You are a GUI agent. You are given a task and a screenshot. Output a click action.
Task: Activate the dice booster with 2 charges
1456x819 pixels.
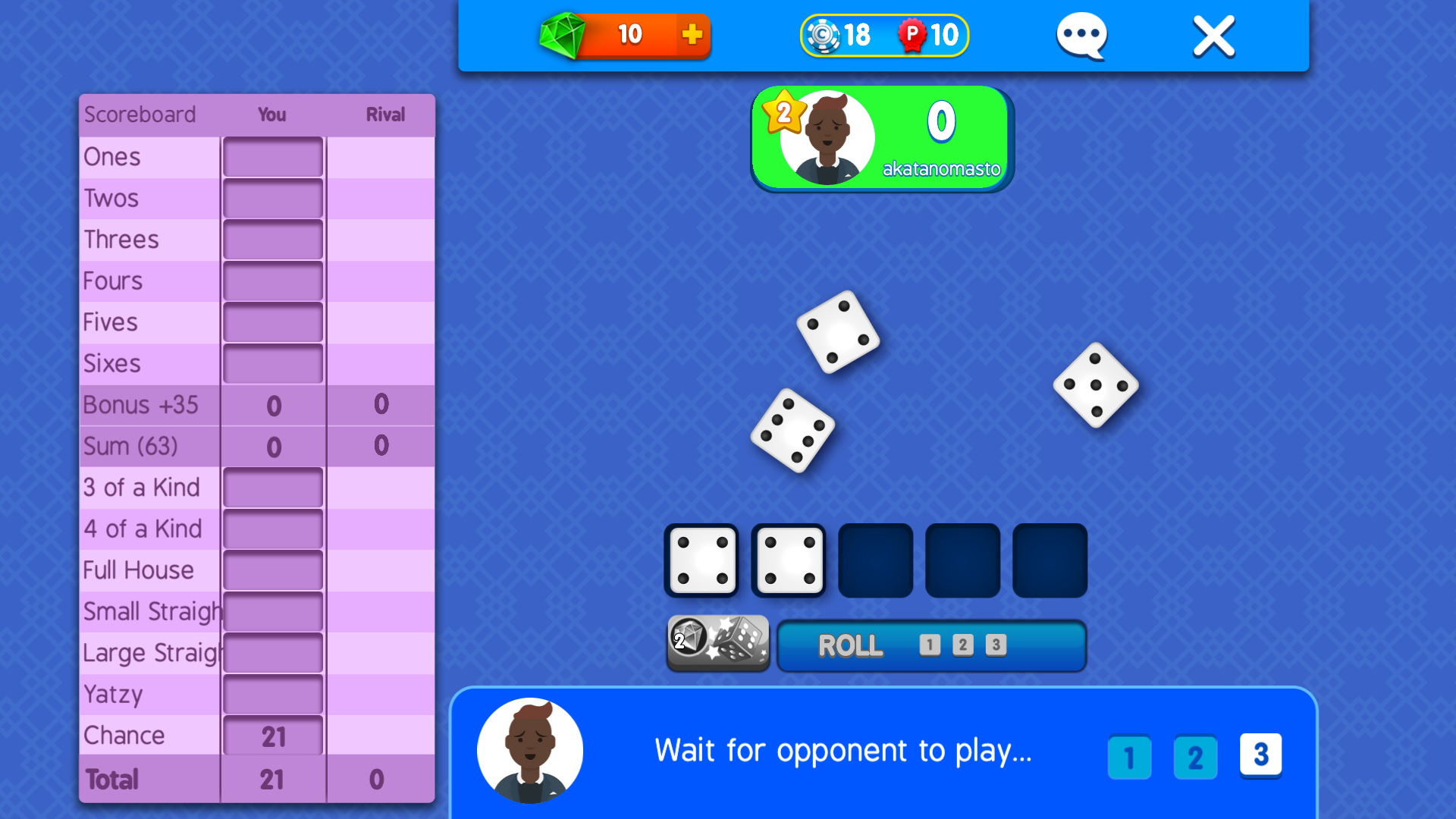[x=717, y=644]
